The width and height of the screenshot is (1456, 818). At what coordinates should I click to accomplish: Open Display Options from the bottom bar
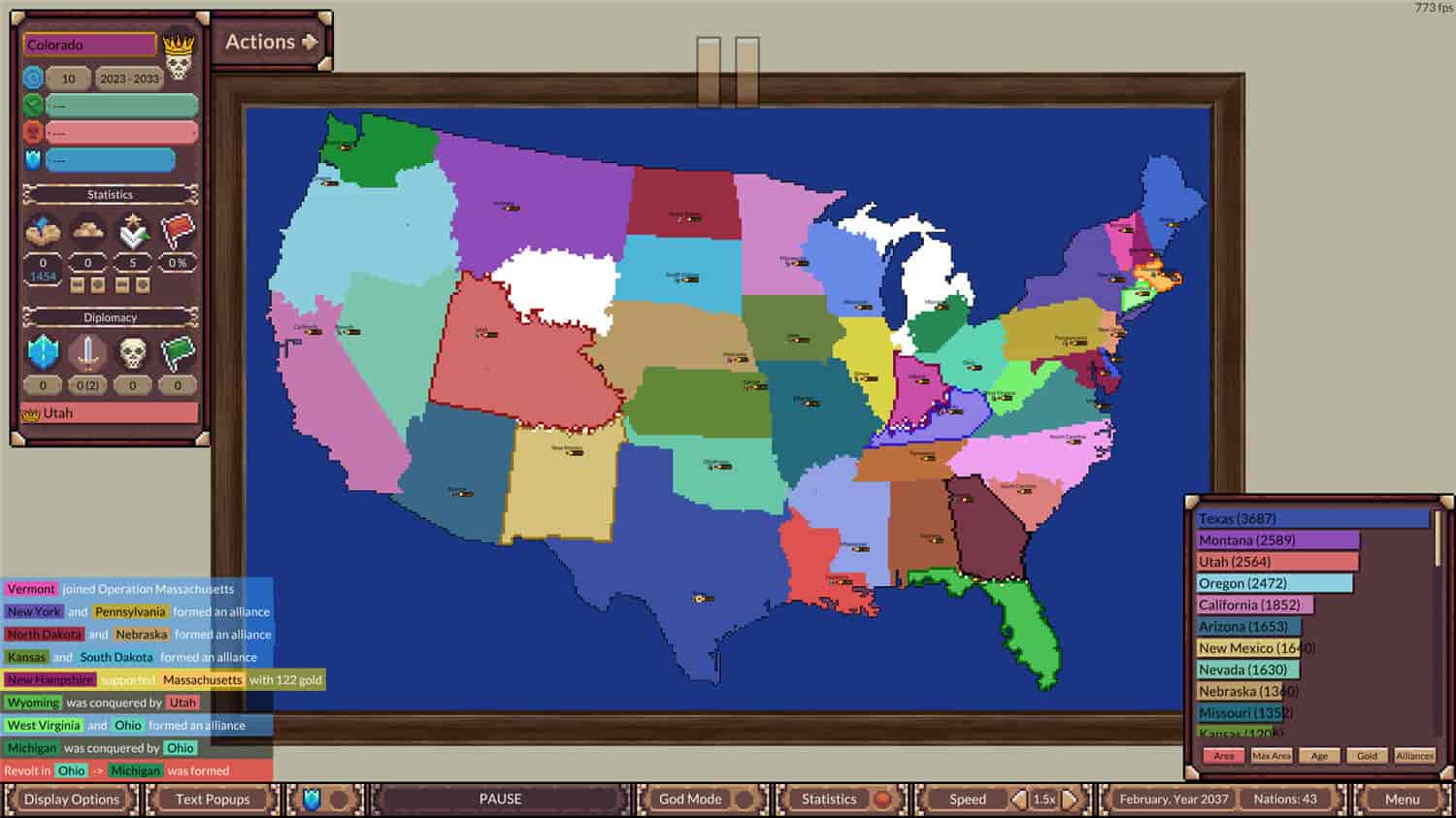72,799
